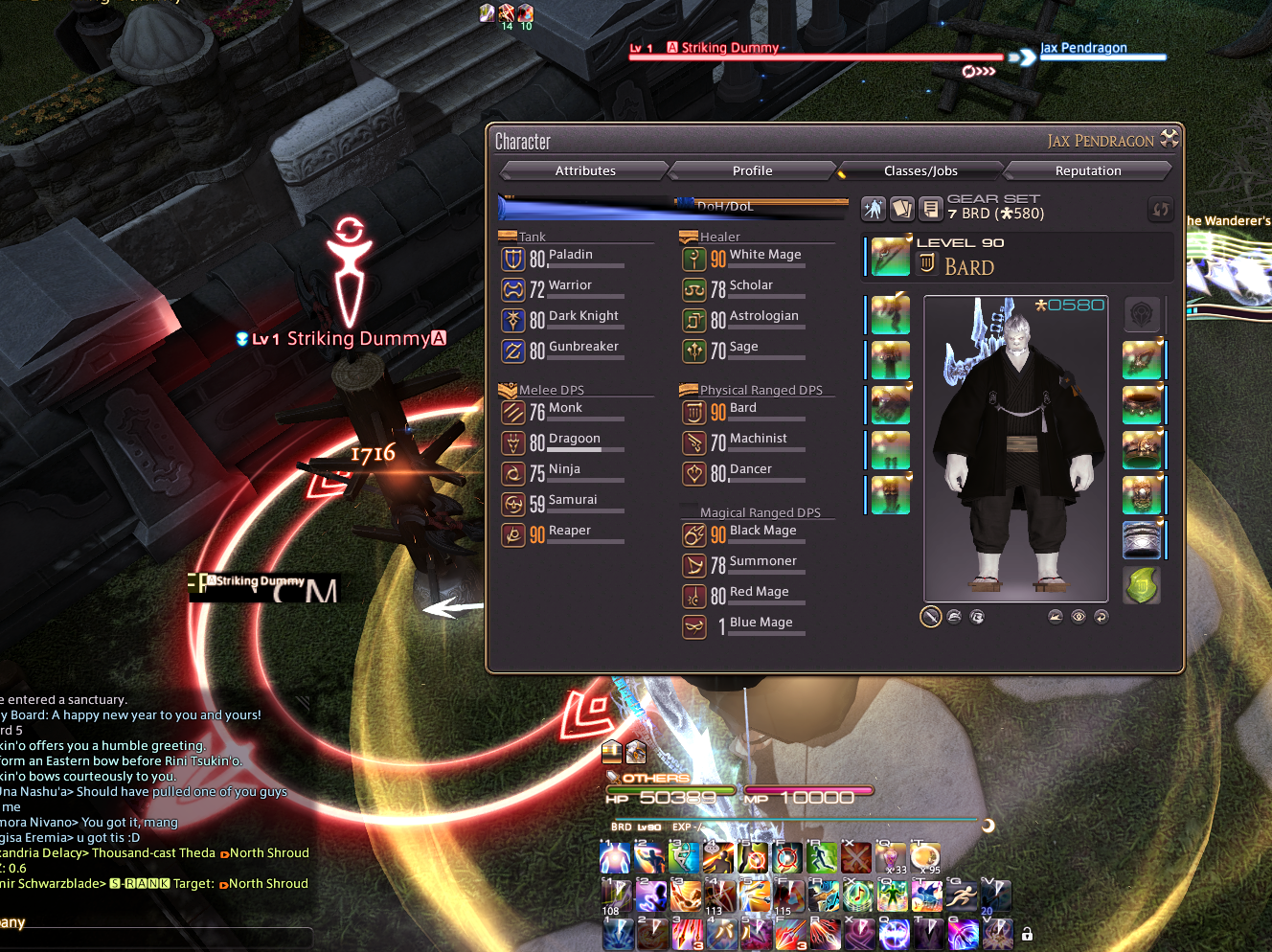Switch to the Profile tab

pos(752,170)
